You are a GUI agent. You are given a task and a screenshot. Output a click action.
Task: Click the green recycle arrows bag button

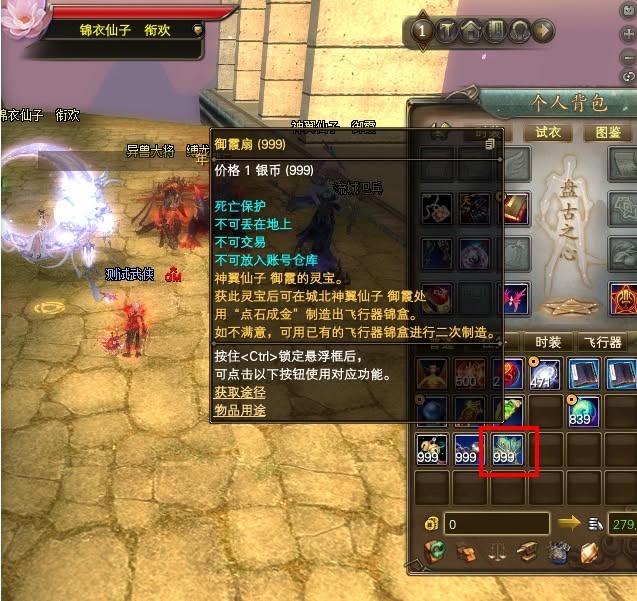coord(435,551)
